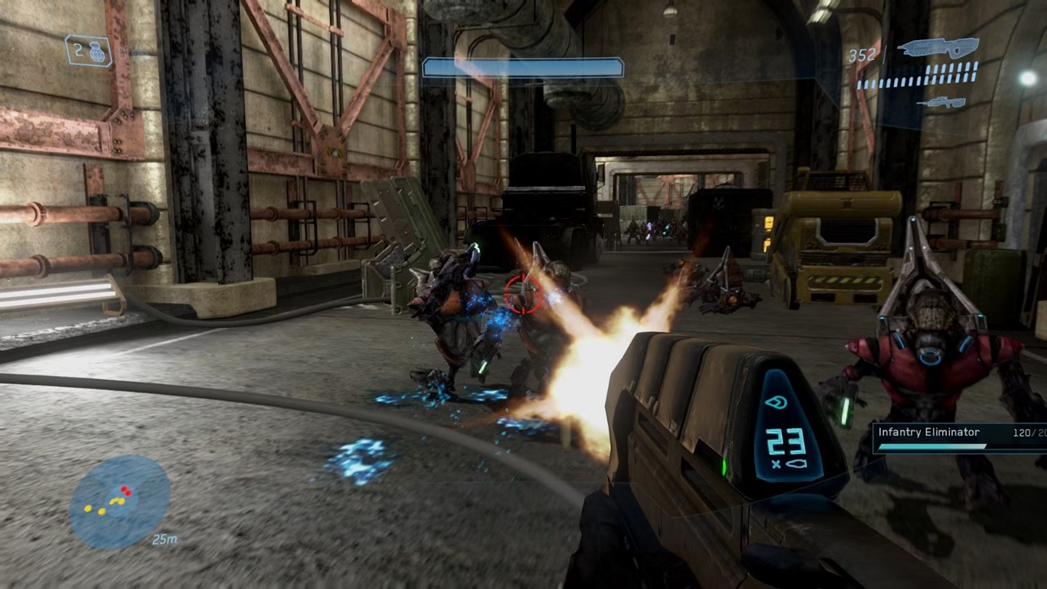
Task: Click the assault rifle primary weapon icon
Action: 937,47
